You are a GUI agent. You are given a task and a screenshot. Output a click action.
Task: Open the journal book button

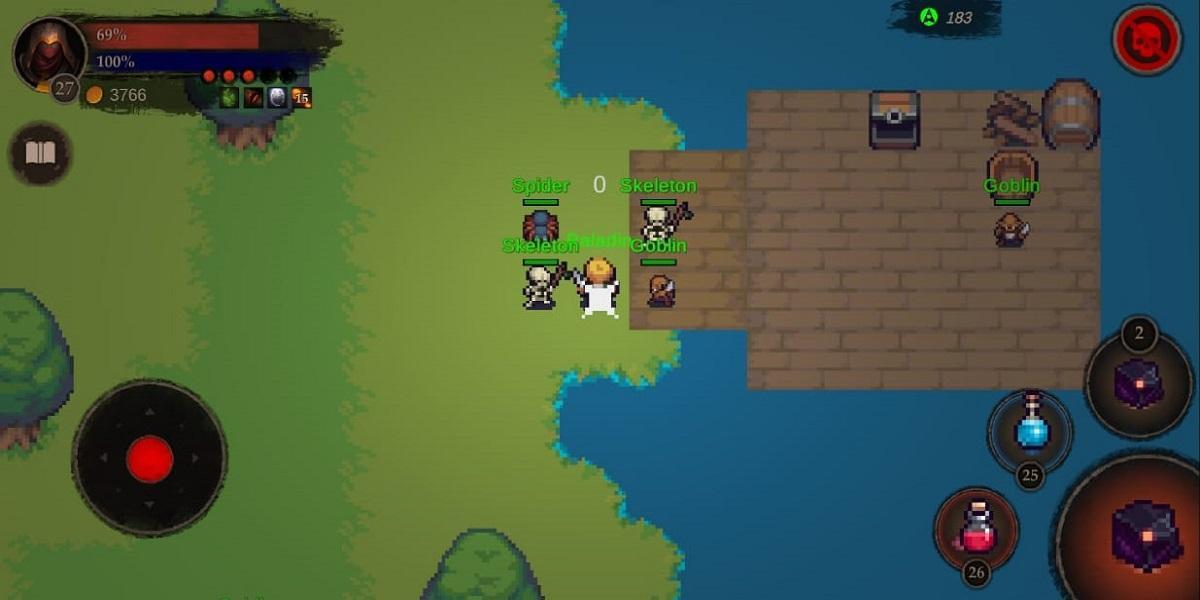(x=40, y=154)
